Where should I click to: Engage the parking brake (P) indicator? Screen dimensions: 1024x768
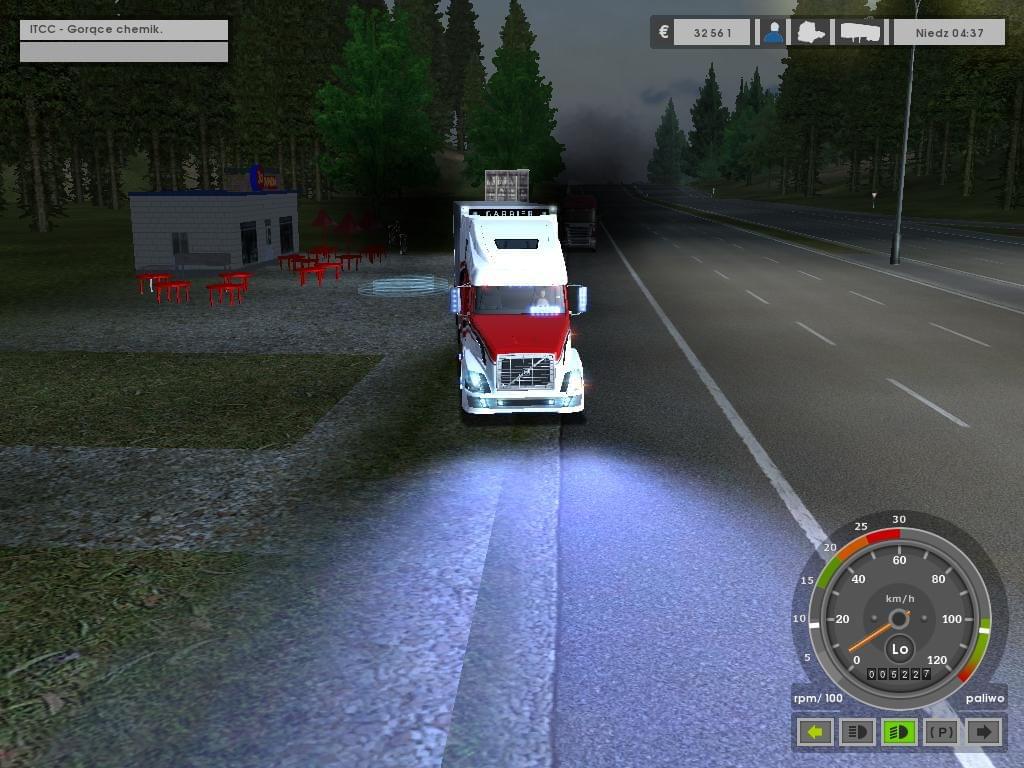tap(941, 732)
